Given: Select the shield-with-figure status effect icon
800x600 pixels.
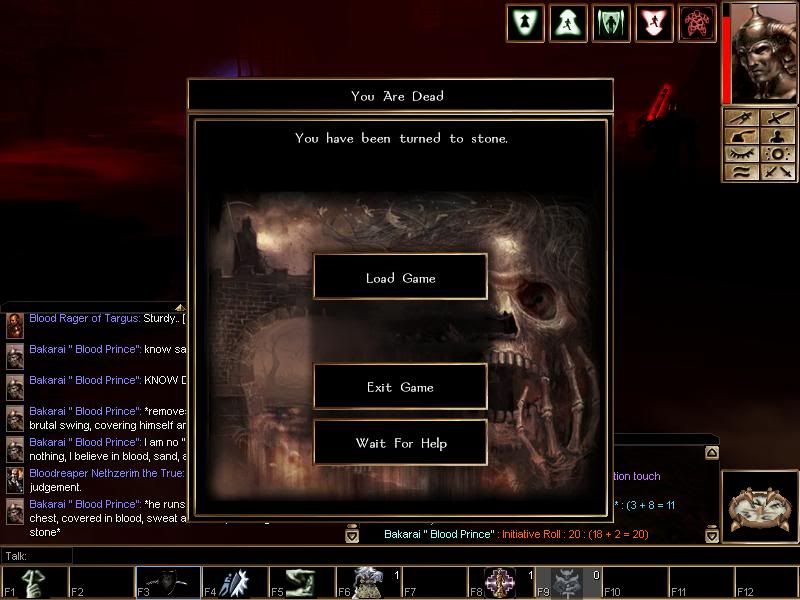Looking at the screenshot, I should (525, 24).
